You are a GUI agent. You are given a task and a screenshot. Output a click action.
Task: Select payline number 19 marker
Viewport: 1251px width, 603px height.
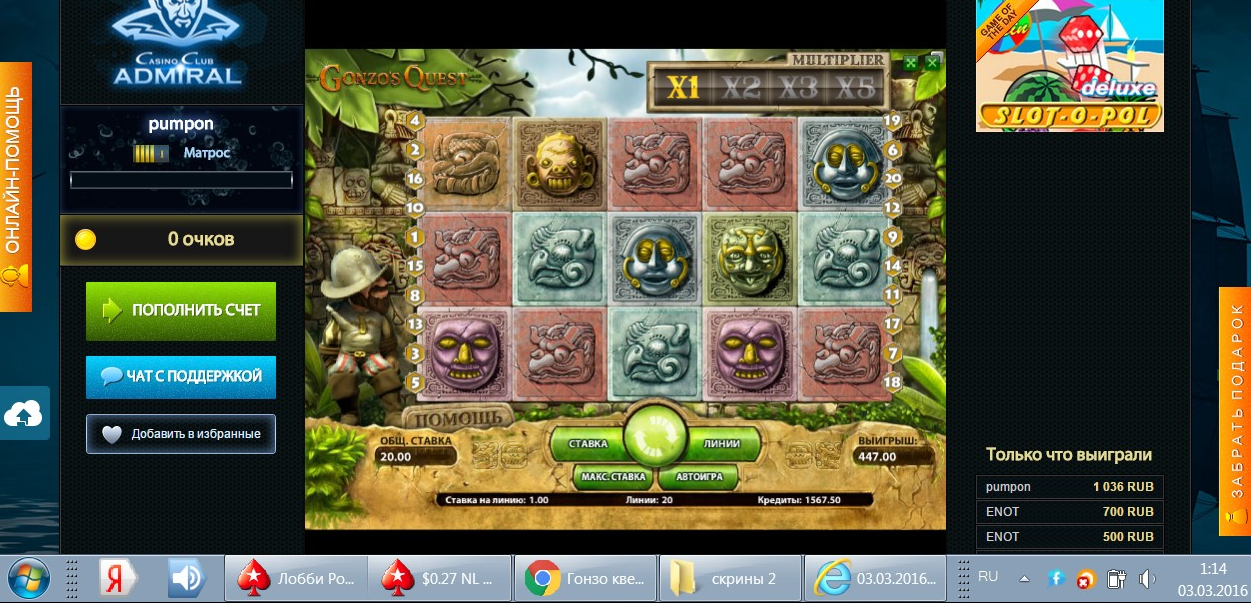(893, 121)
